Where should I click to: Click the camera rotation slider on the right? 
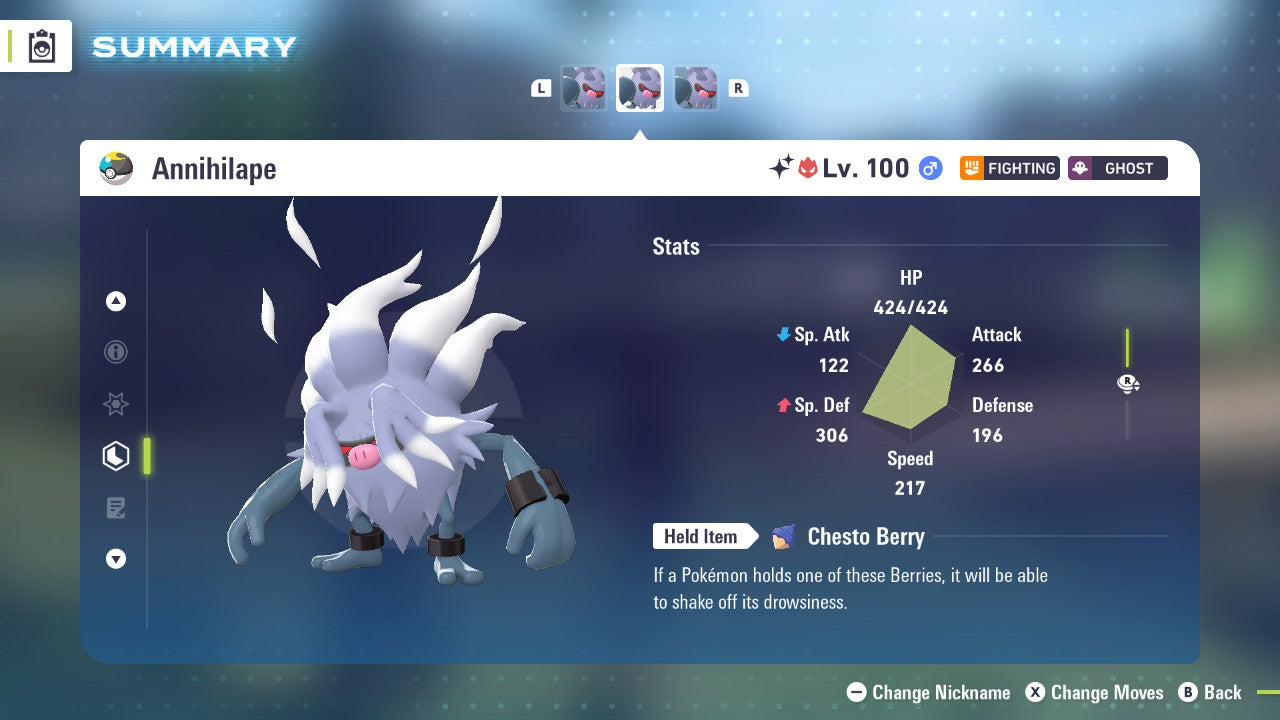(x=1128, y=383)
